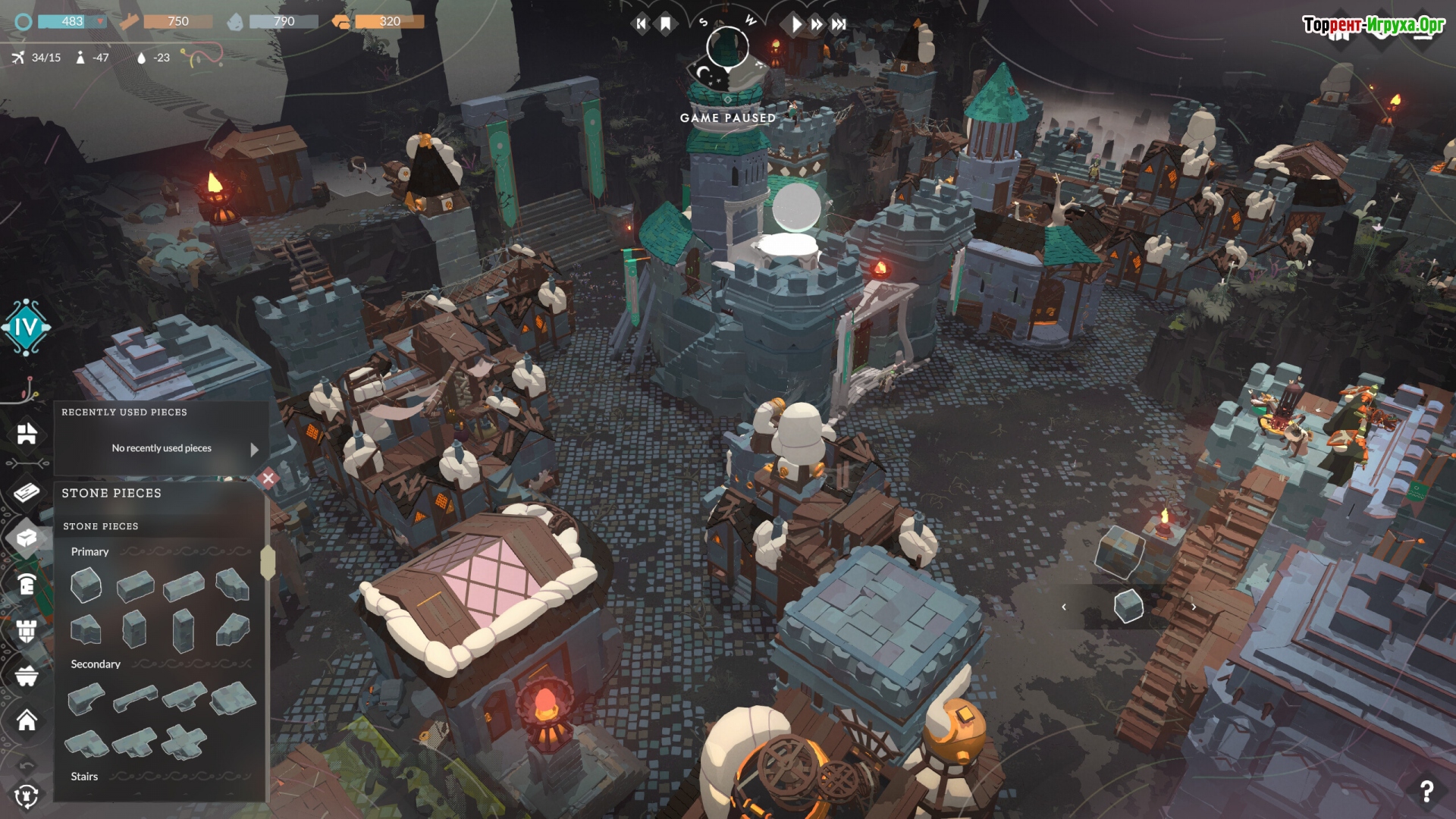Open the house category in sidebar

click(x=27, y=720)
